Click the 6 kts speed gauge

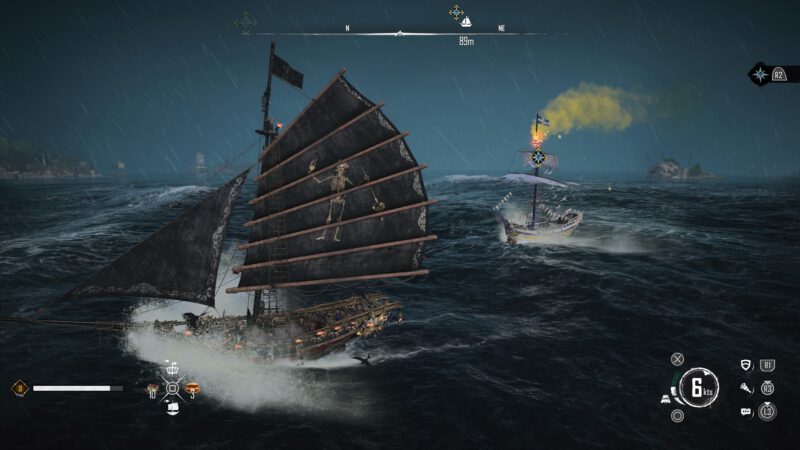pos(699,387)
